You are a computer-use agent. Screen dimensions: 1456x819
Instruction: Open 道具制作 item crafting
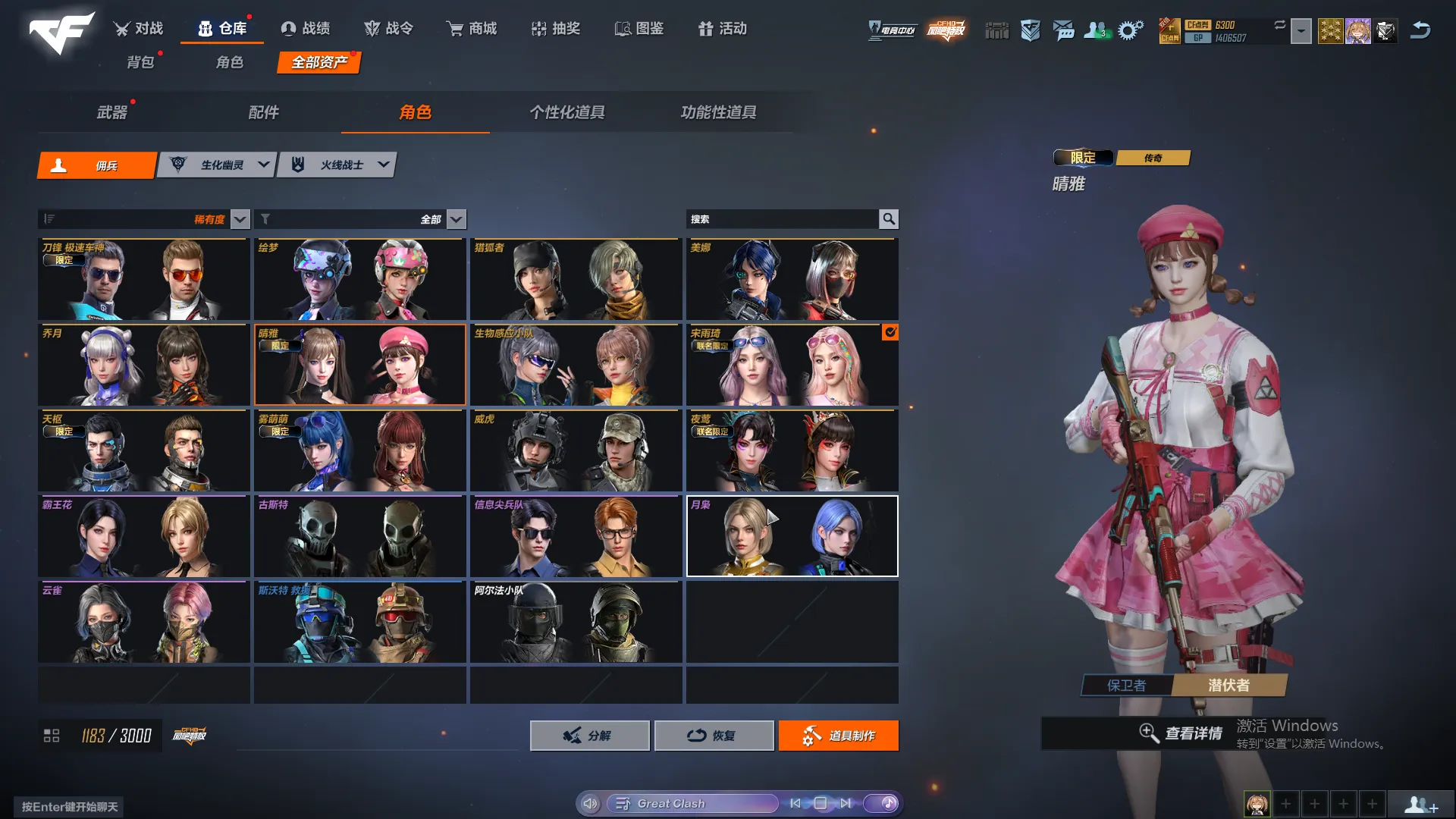tap(838, 736)
